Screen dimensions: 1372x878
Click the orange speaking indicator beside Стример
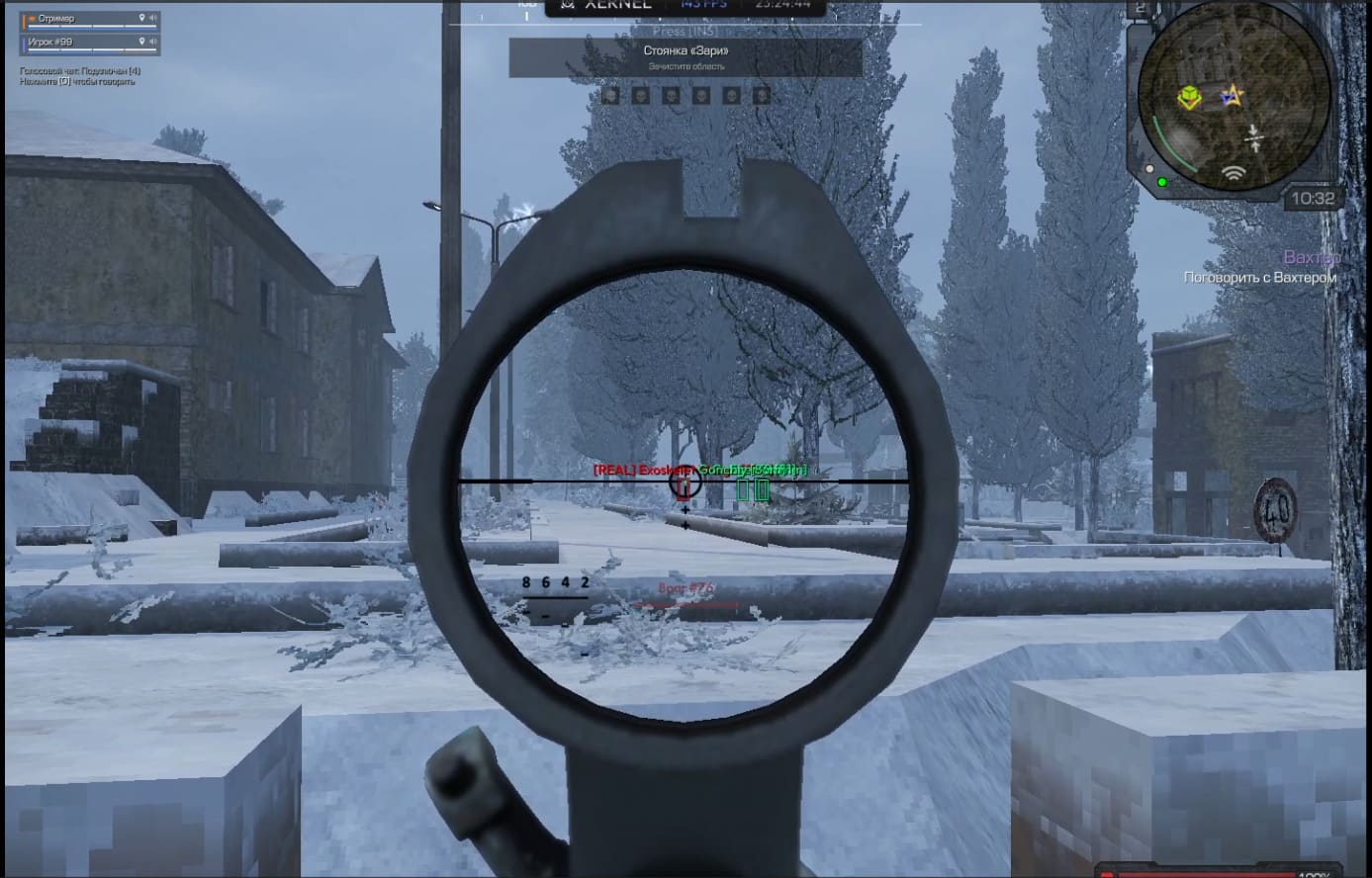(x=33, y=17)
